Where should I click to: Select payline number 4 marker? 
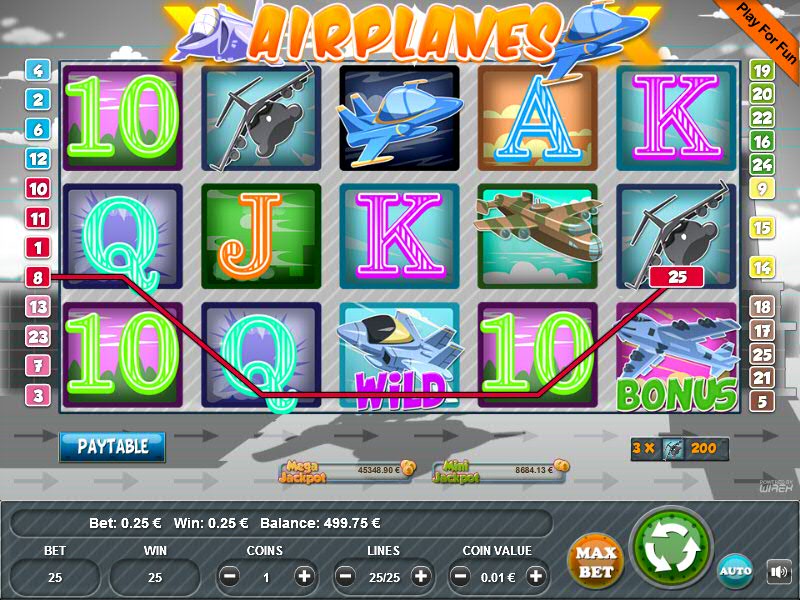[38, 71]
